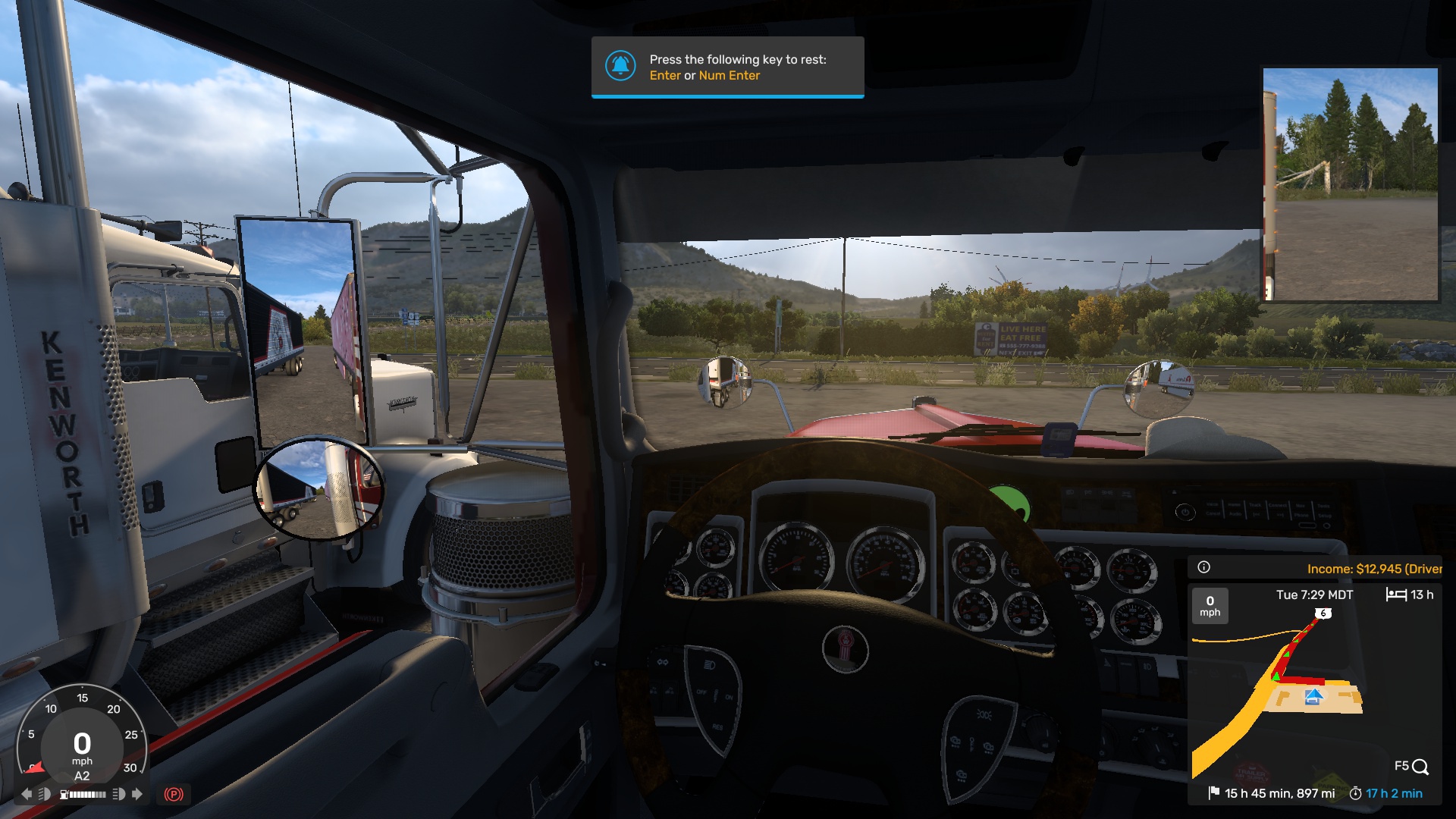Activate the left turn signal arrow

[27, 794]
